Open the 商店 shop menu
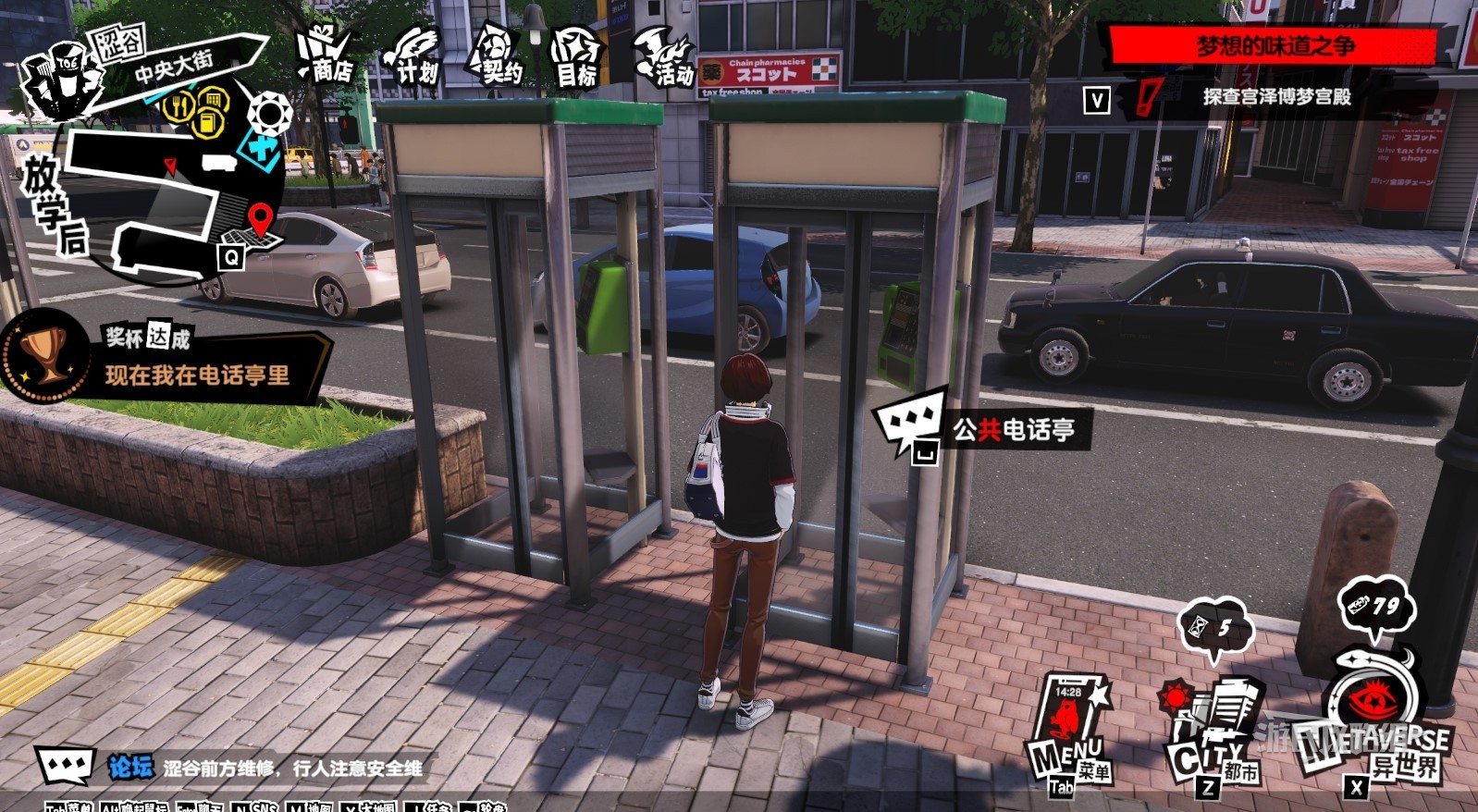This screenshot has width=1478, height=812. point(326,55)
